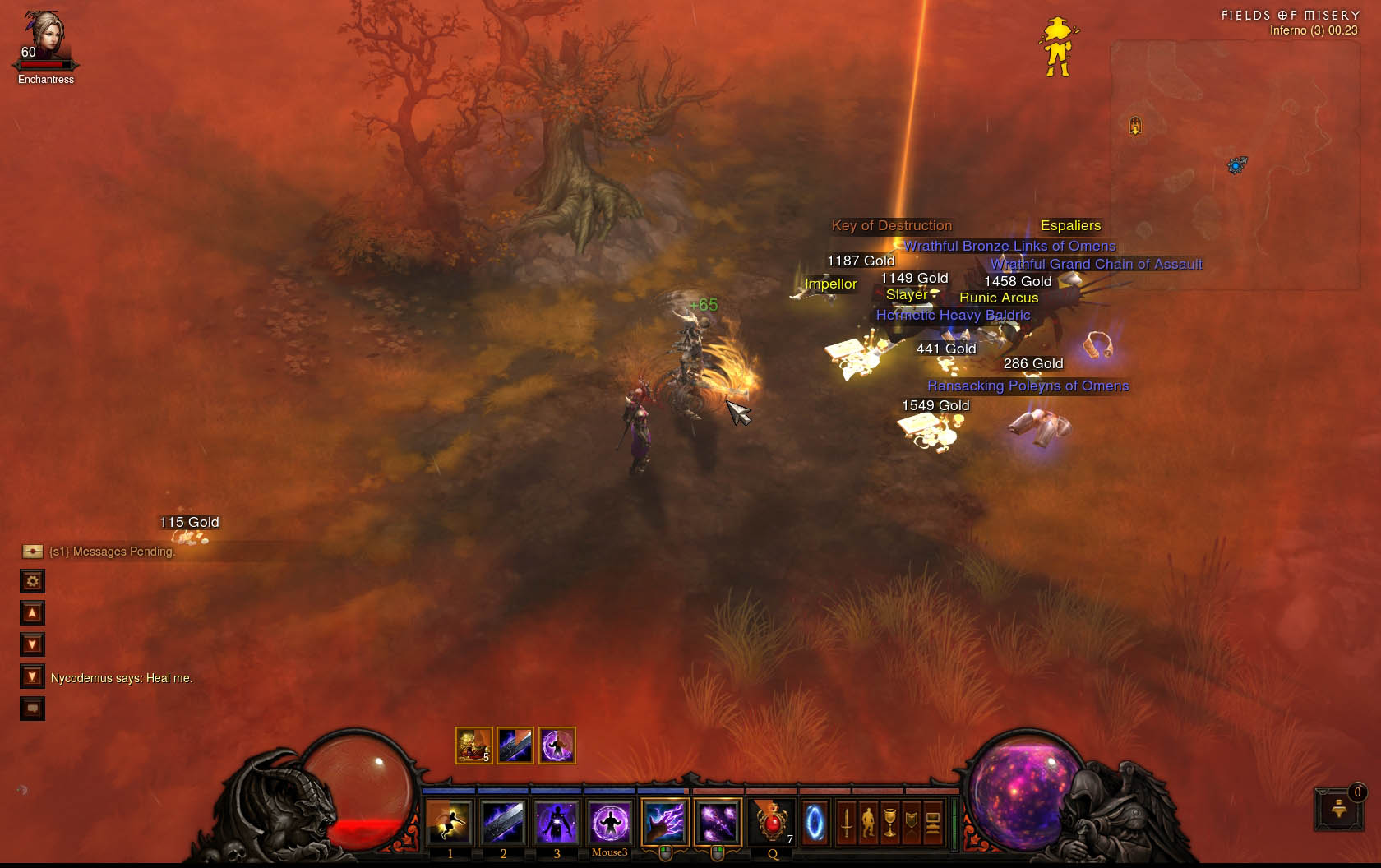This screenshot has width=1381, height=868.
Task: Open the shield icon menu button
Action: click(x=911, y=821)
